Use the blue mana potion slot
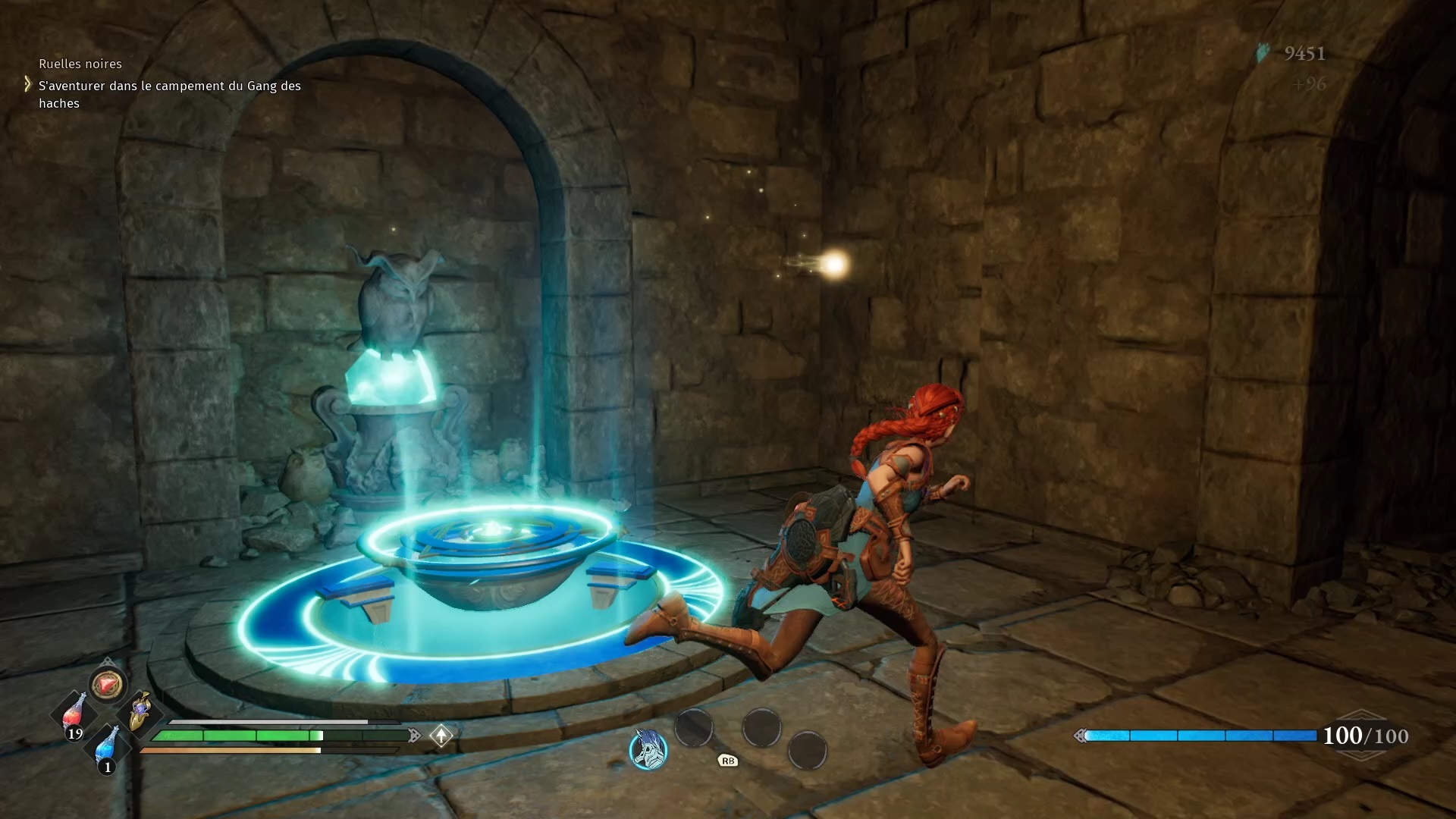 (x=108, y=746)
